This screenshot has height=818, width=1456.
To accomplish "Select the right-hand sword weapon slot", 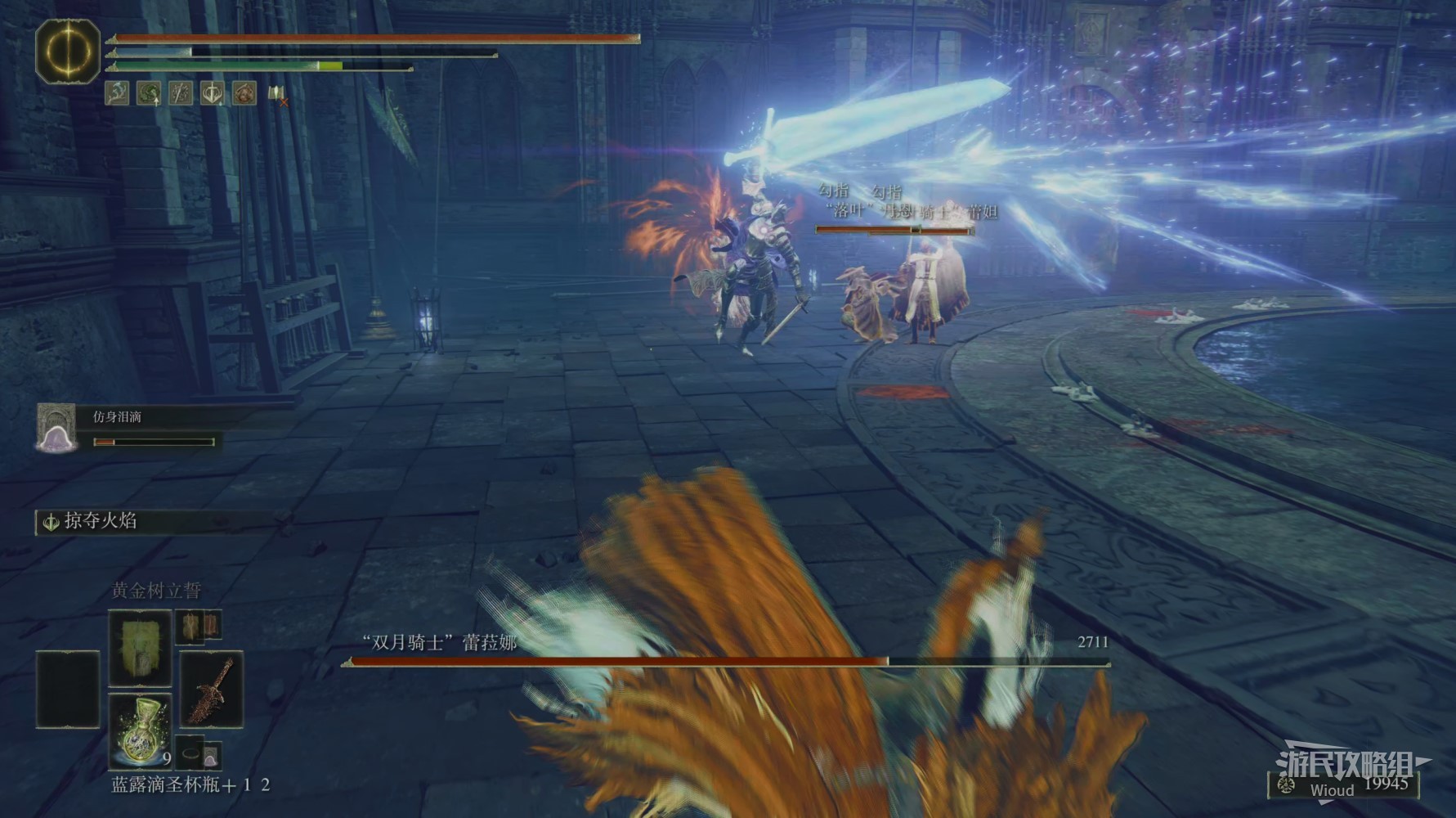I will 211,689.
